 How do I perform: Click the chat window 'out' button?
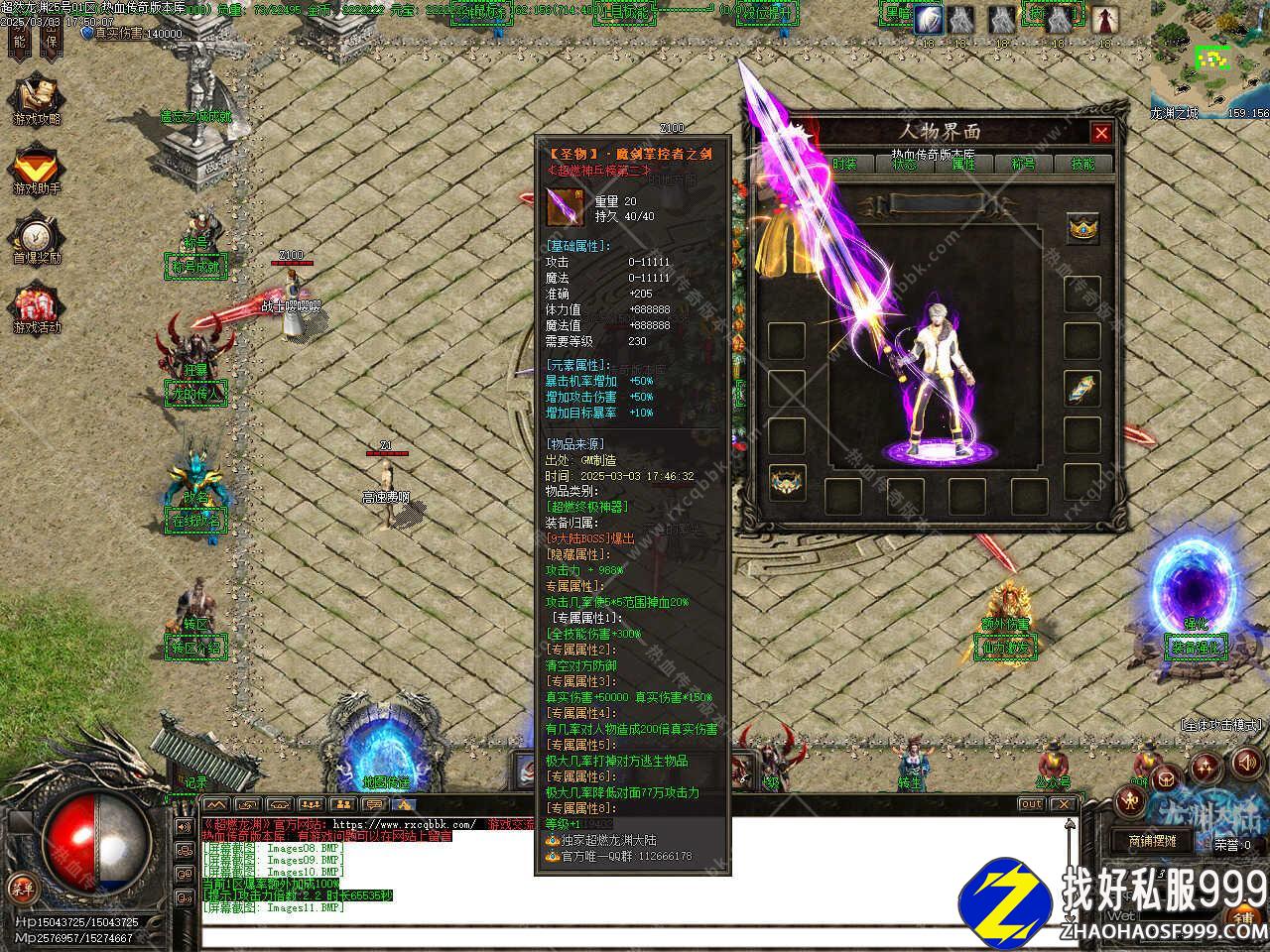tap(1032, 804)
